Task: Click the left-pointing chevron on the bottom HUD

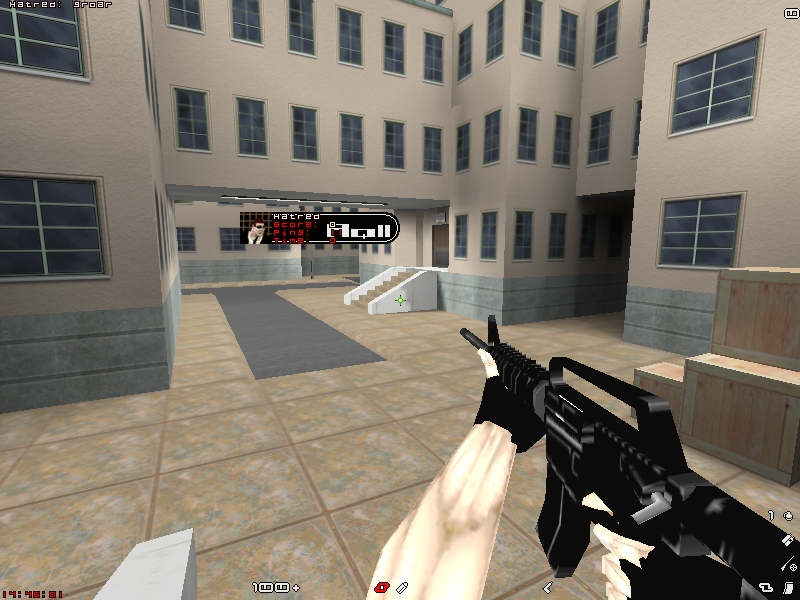Action: (548, 586)
